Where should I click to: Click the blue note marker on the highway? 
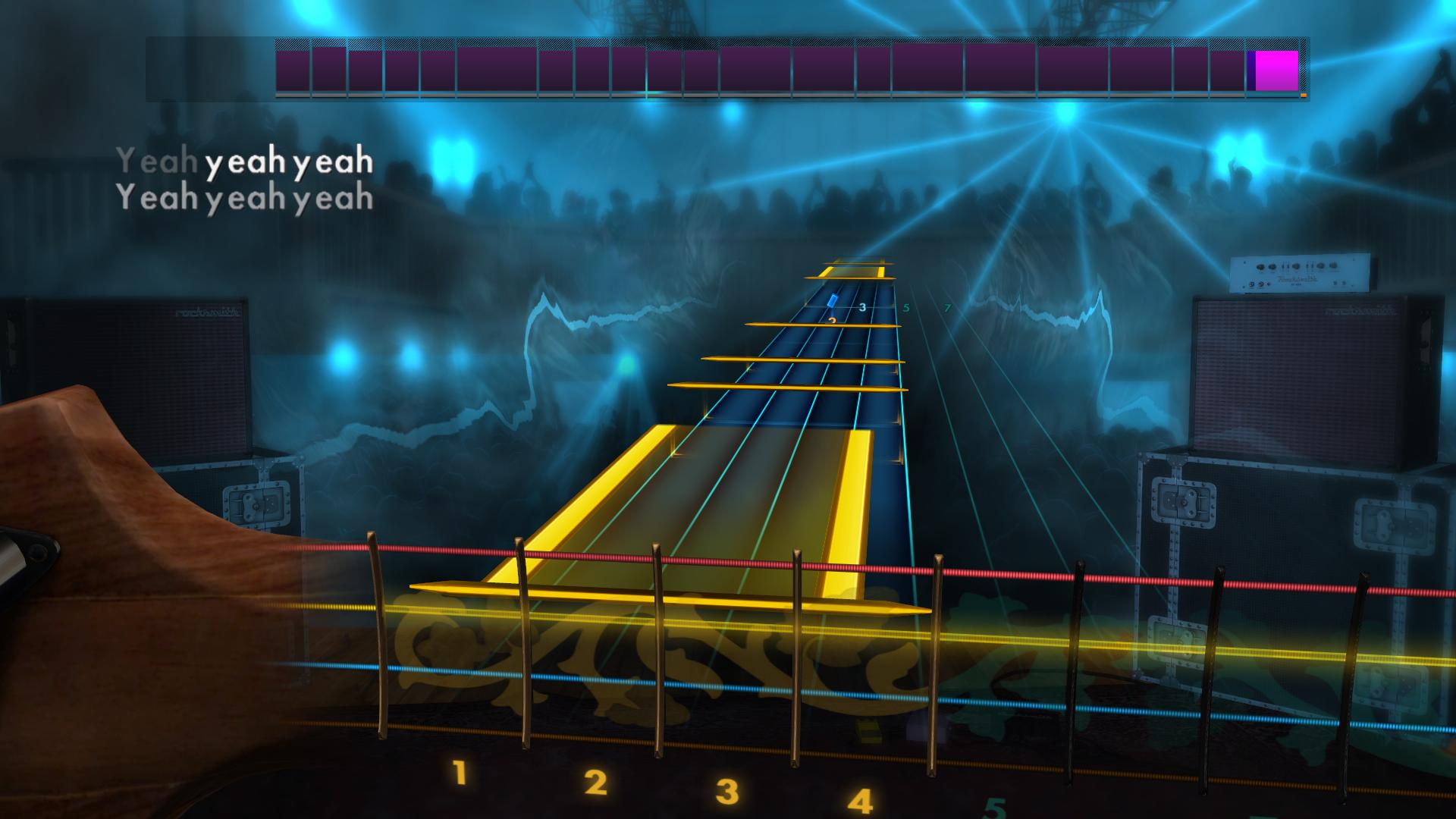pyautogui.click(x=832, y=300)
